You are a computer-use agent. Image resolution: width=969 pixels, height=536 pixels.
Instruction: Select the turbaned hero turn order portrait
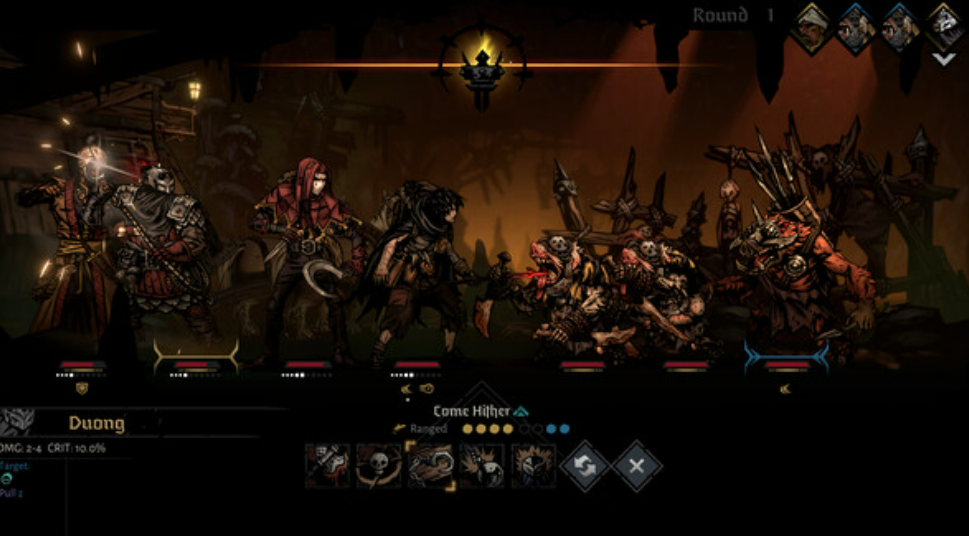click(x=811, y=27)
